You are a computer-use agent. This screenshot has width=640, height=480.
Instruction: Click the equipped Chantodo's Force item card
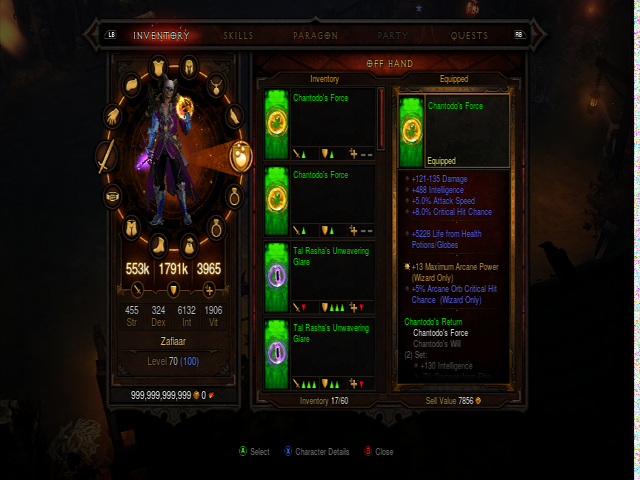[453, 131]
